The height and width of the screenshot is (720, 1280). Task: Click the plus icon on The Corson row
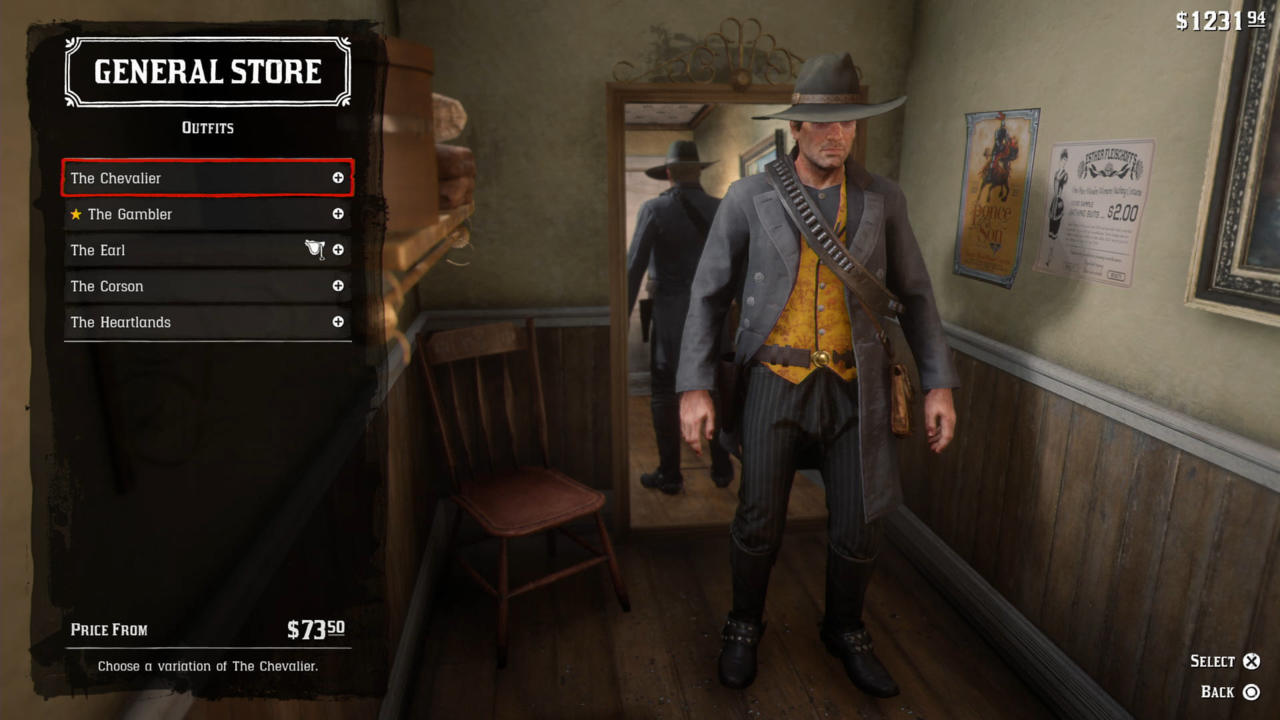point(338,286)
